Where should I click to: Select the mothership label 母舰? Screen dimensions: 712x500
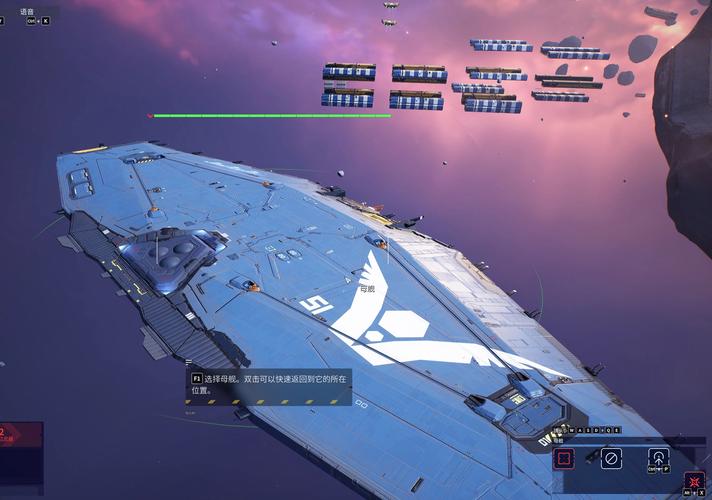click(x=367, y=289)
